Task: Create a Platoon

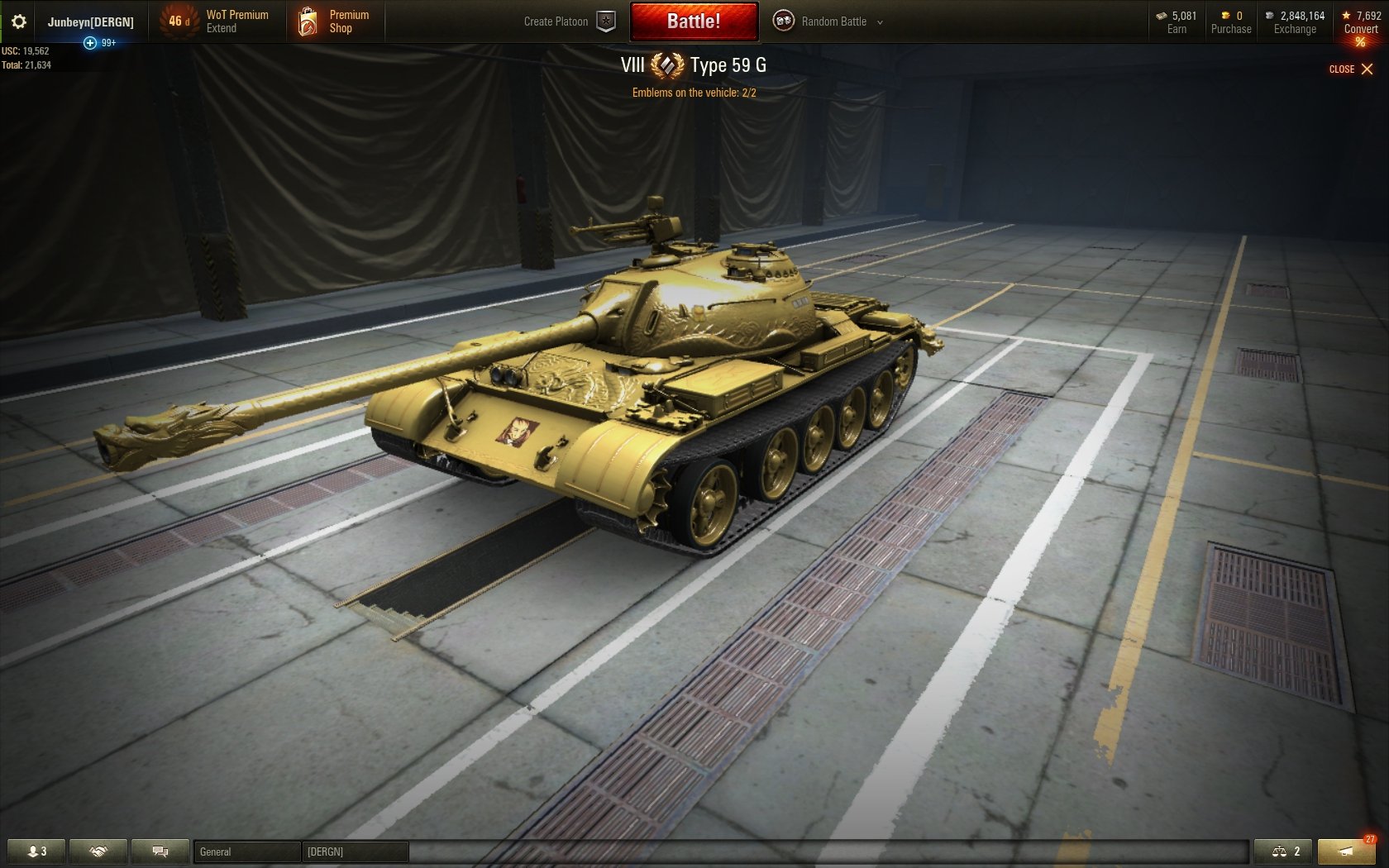Action: pyautogui.click(x=570, y=21)
